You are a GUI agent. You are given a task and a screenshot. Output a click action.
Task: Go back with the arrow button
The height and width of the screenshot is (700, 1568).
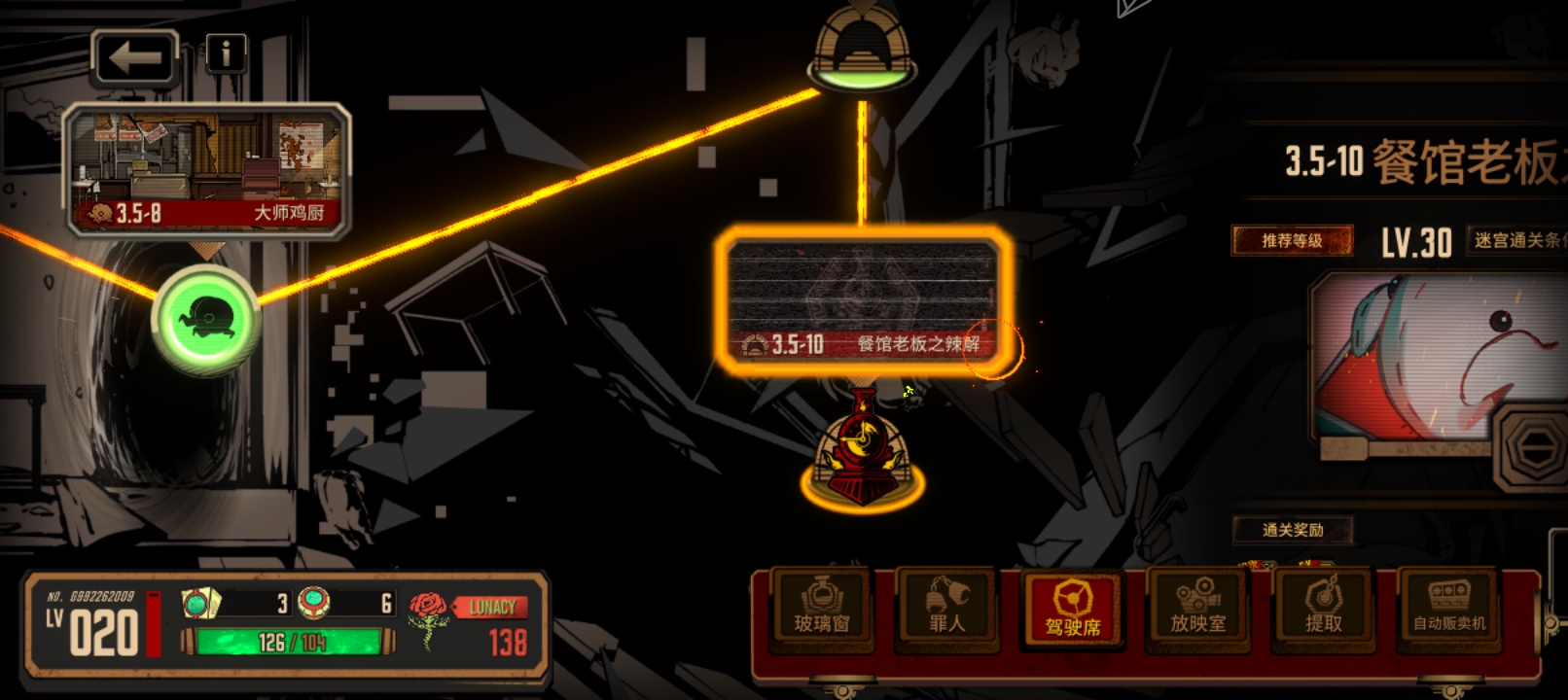coord(135,57)
